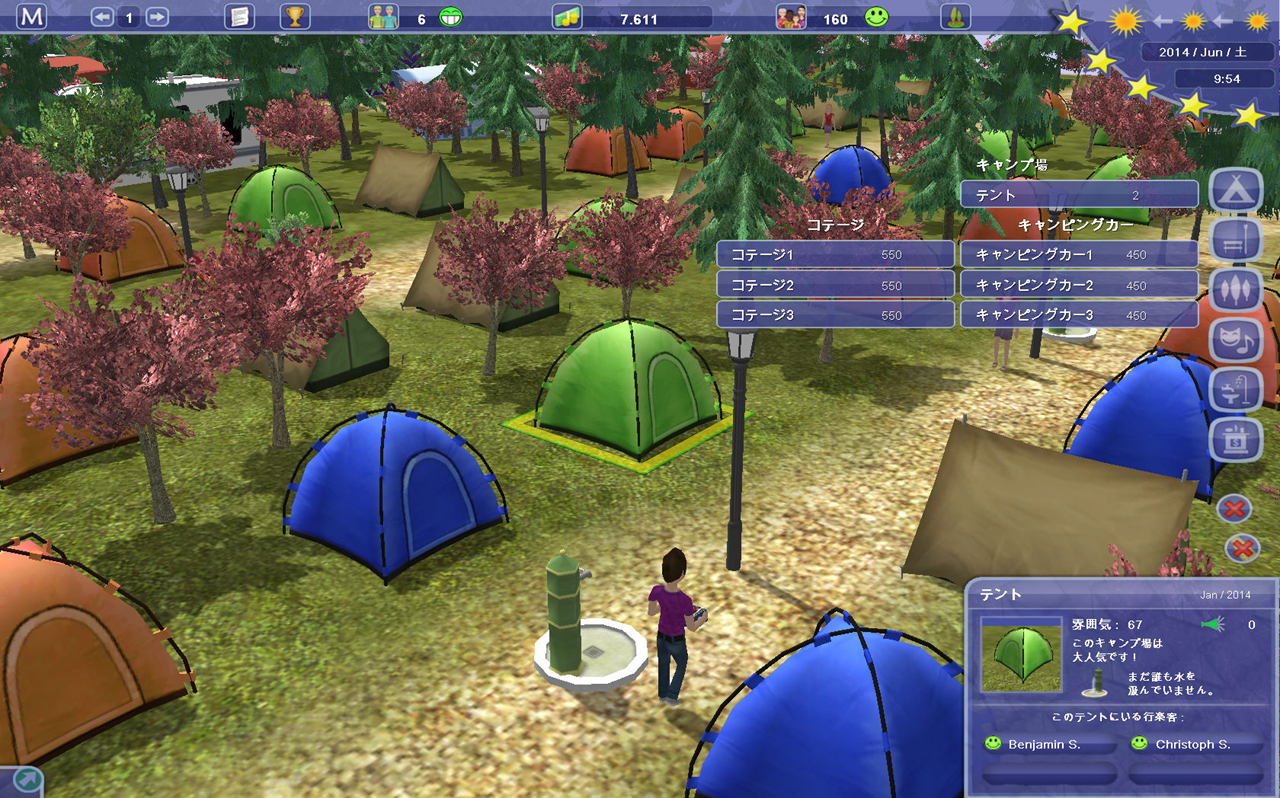The width and height of the screenshot is (1280, 798).
Task: Open the money finances icon
Action: [x=567, y=18]
